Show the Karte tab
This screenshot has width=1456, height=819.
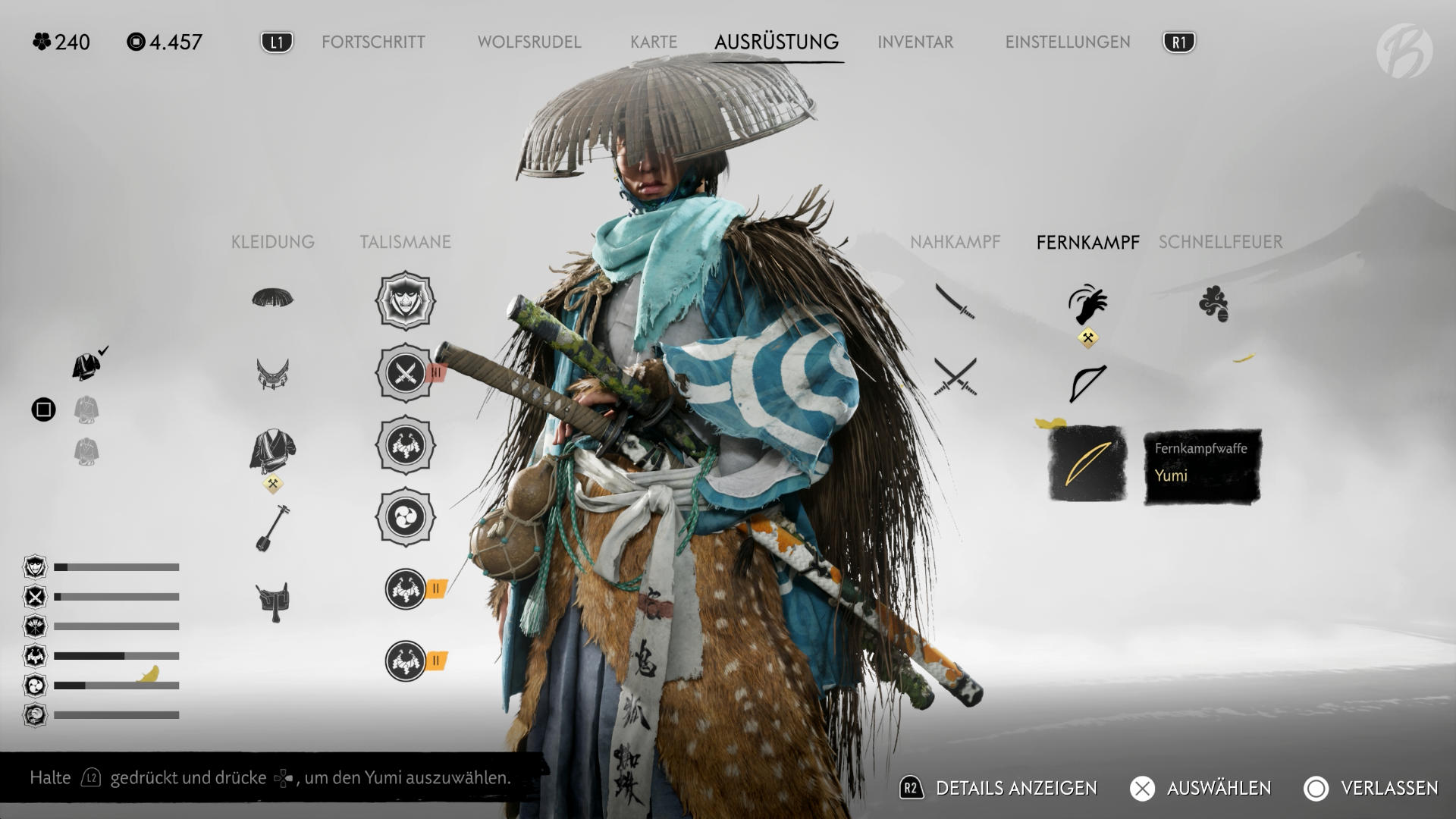coord(653,42)
